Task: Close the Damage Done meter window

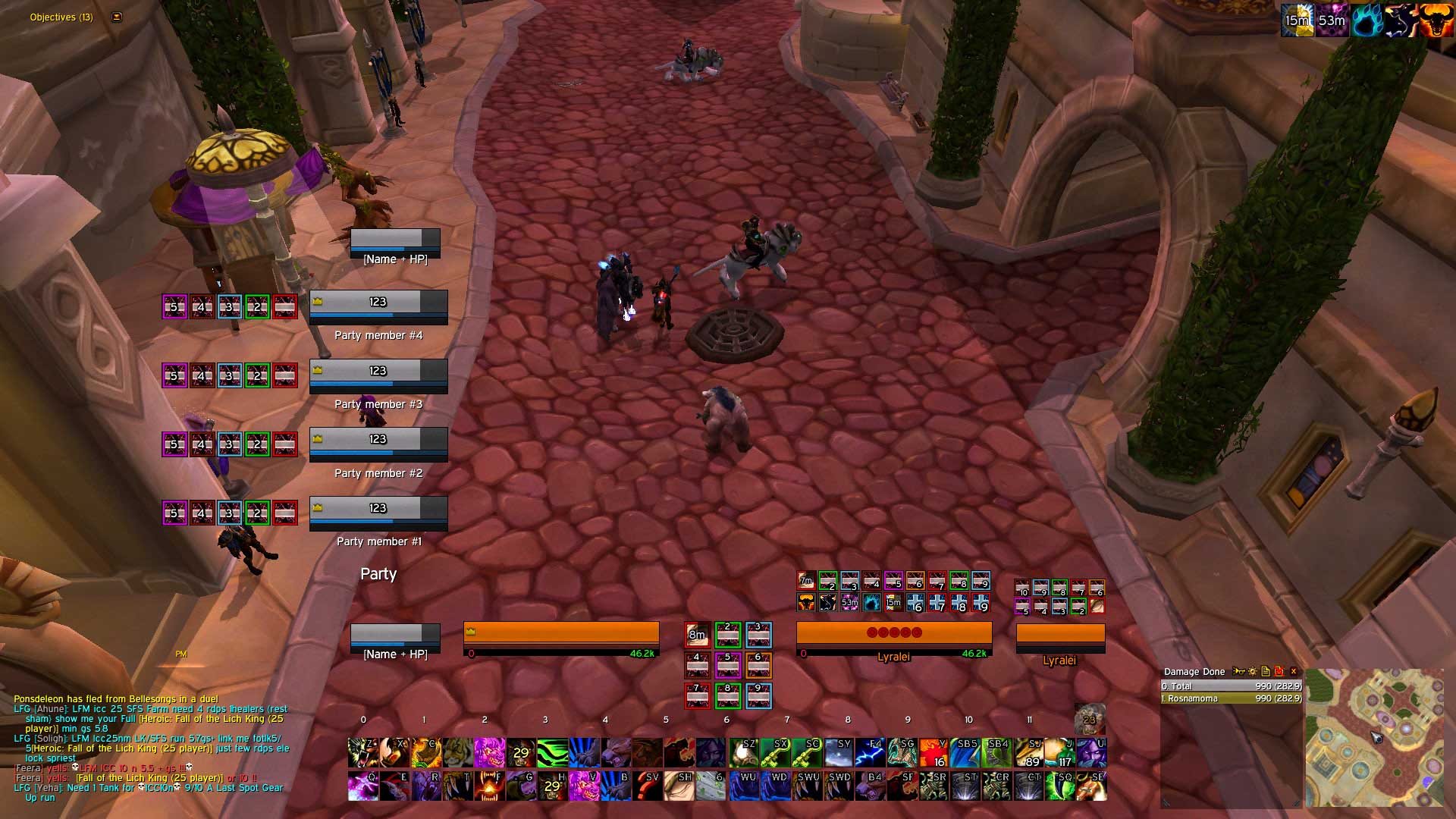Action: click(x=1294, y=671)
